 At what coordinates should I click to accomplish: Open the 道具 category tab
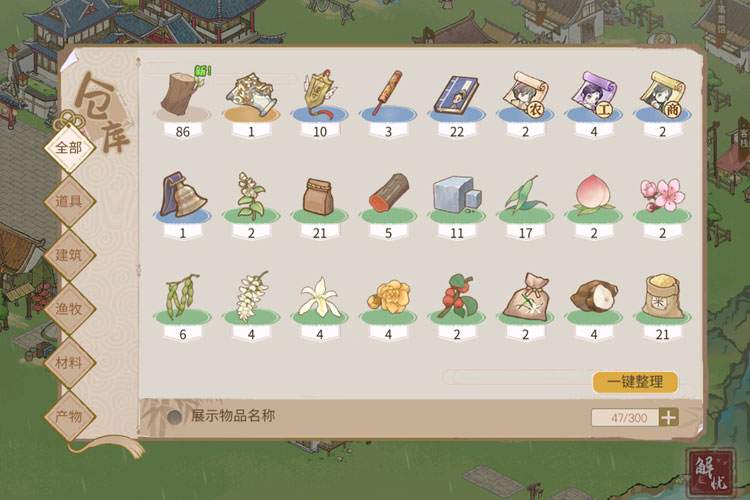click(68, 200)
